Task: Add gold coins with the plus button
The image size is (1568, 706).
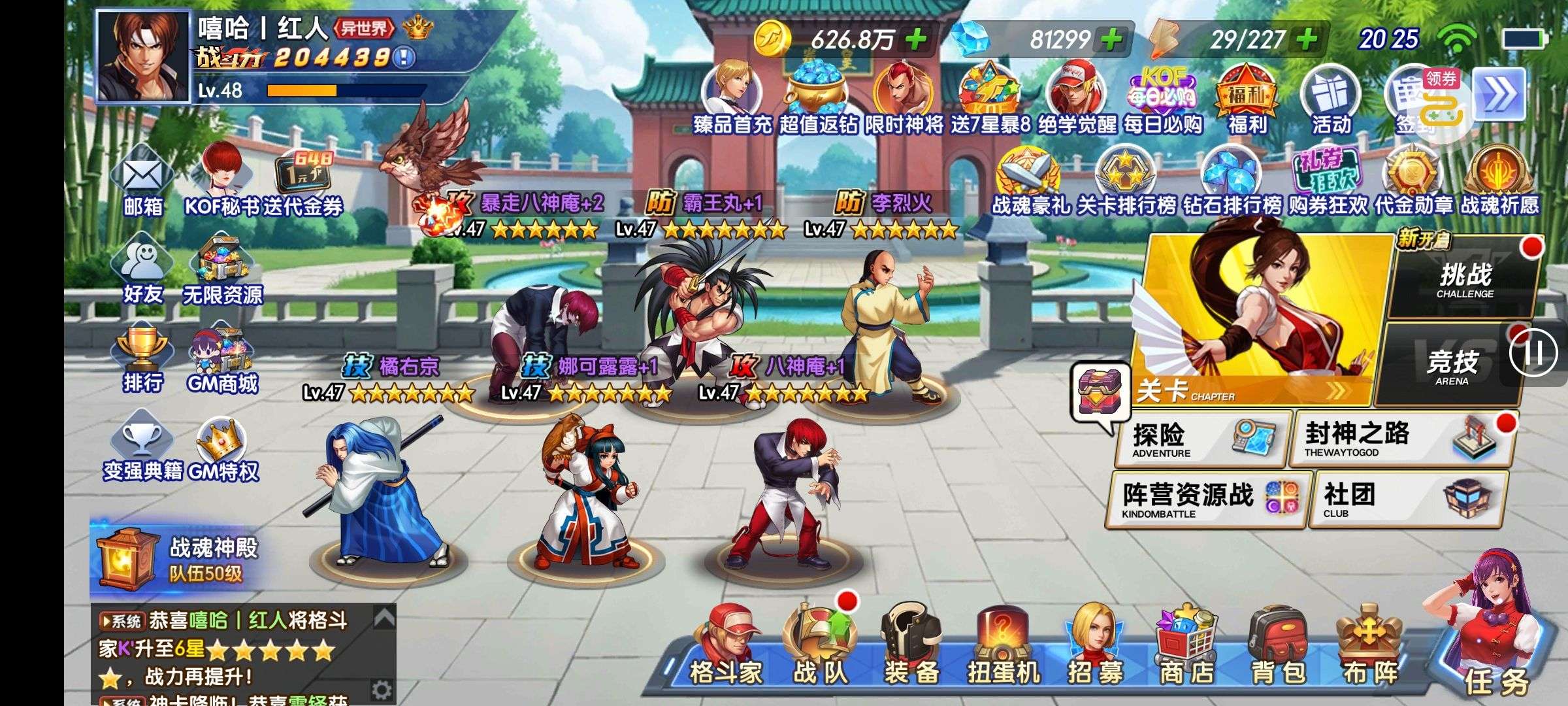Action: tap(916, 40)
